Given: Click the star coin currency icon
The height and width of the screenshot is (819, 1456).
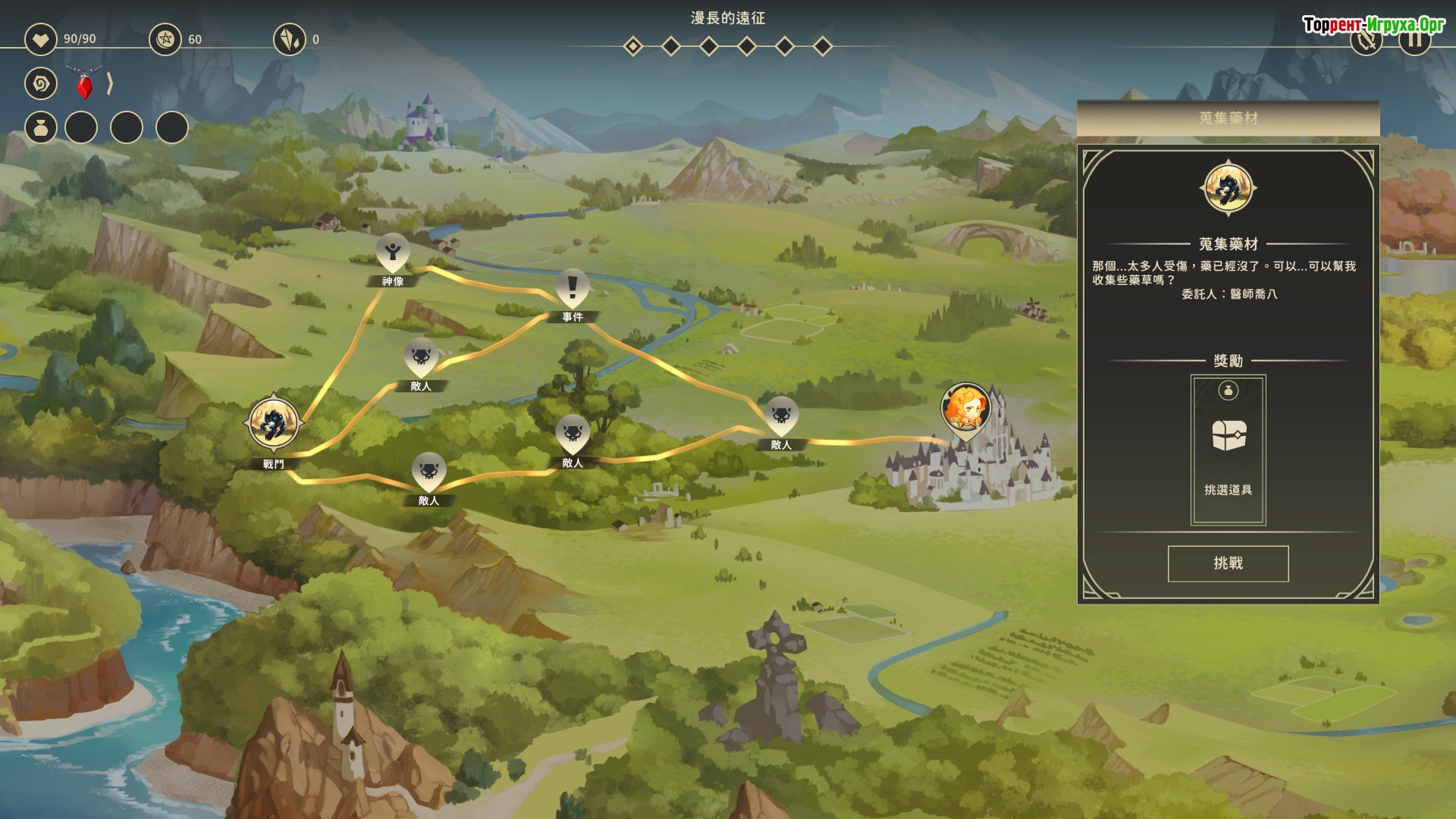Looking at the screenshot, I should pos(165,39).
